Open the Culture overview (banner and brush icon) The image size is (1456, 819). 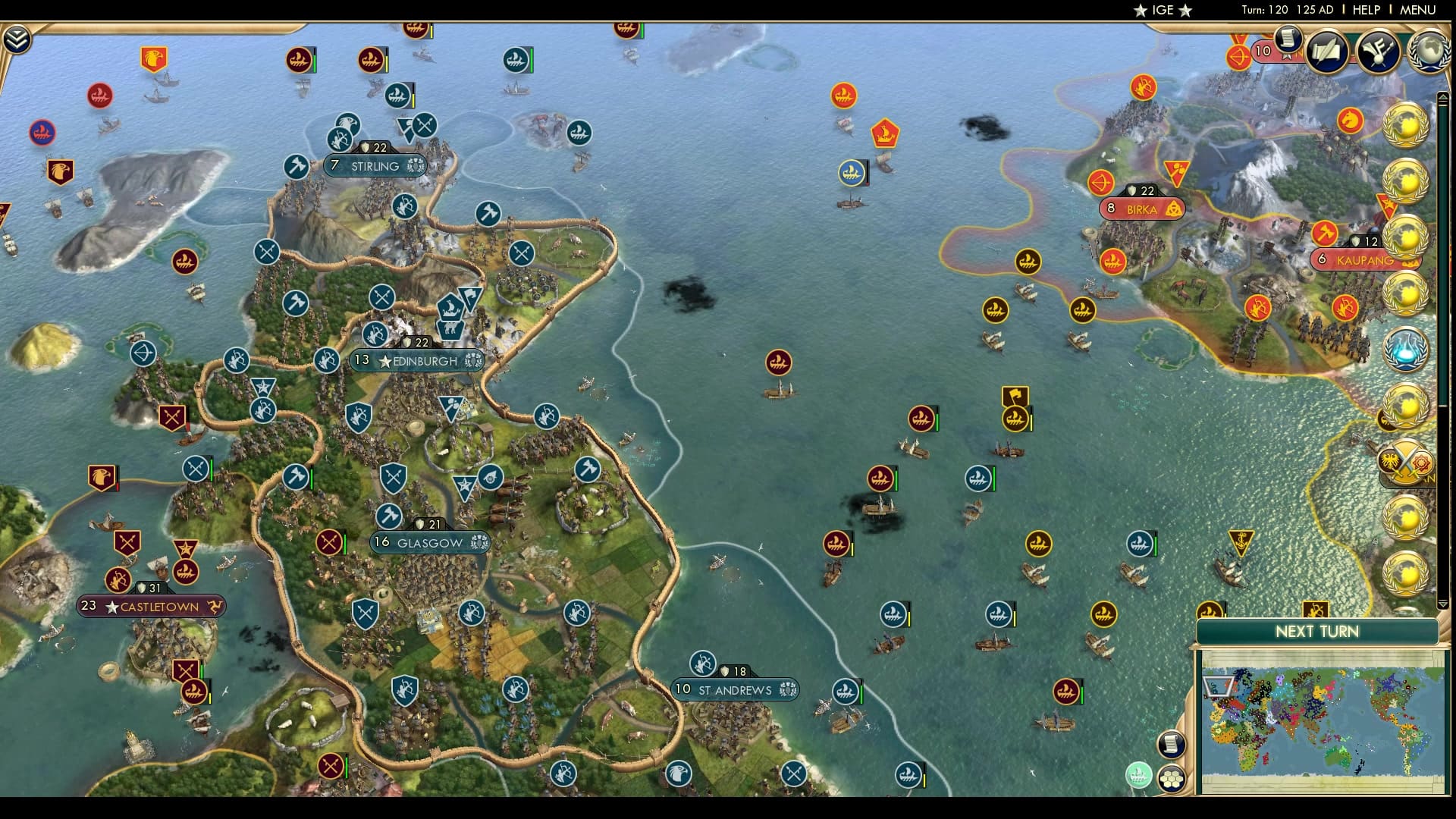click(1379, 53)
